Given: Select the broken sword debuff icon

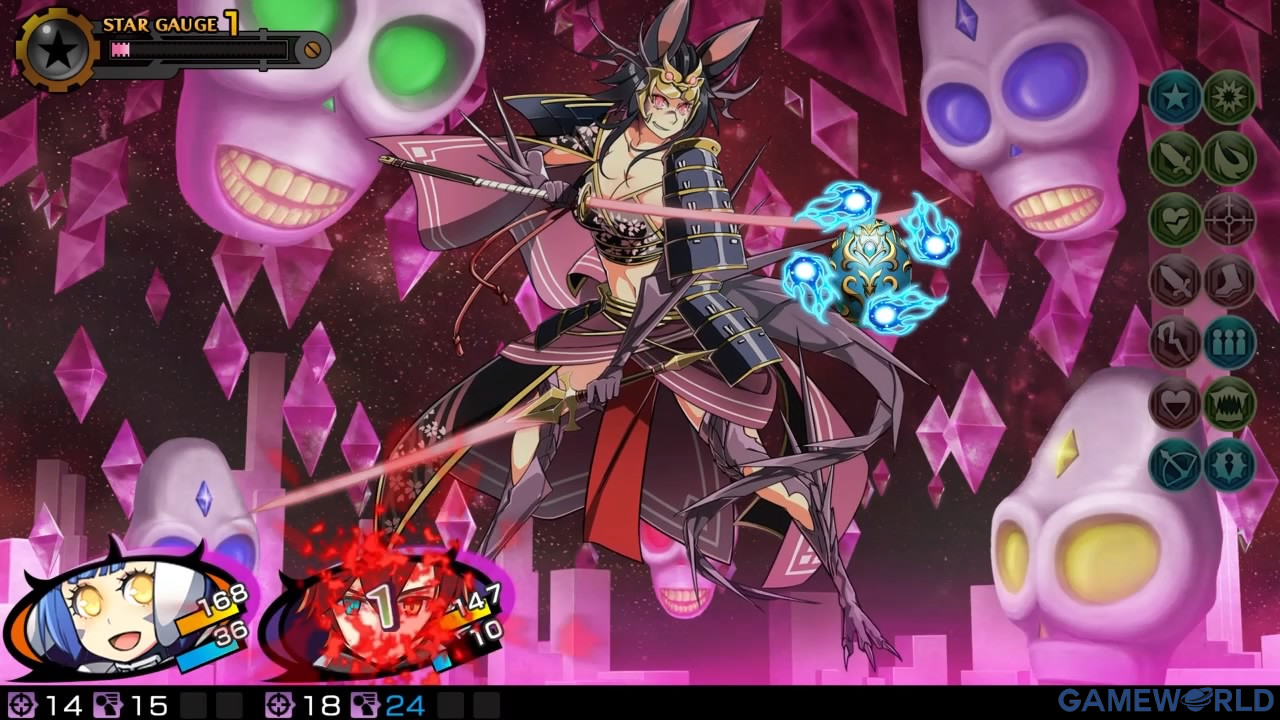Looking at the screenshot, I should (1174, 281).
